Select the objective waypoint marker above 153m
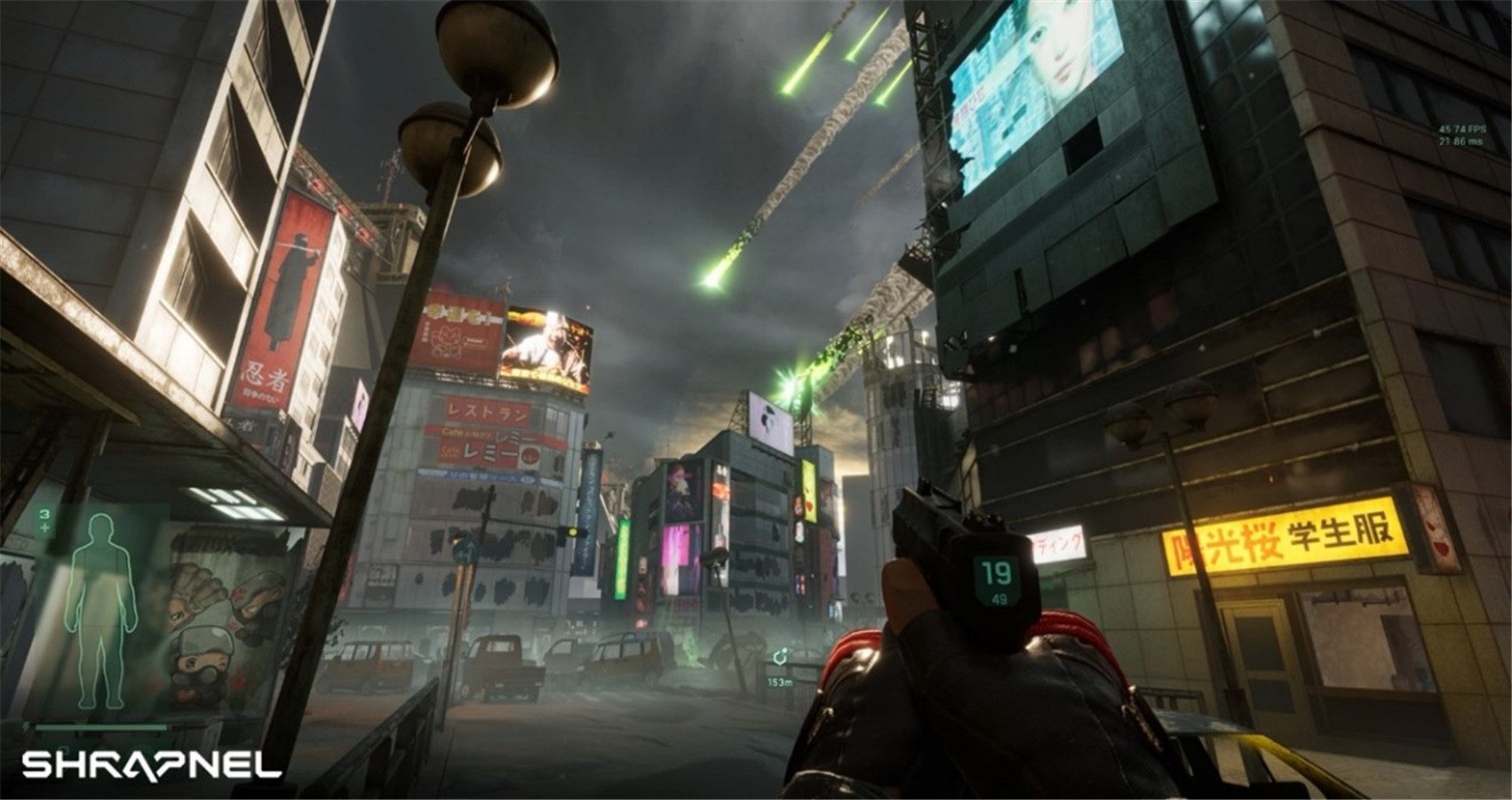 pos(779,659)
